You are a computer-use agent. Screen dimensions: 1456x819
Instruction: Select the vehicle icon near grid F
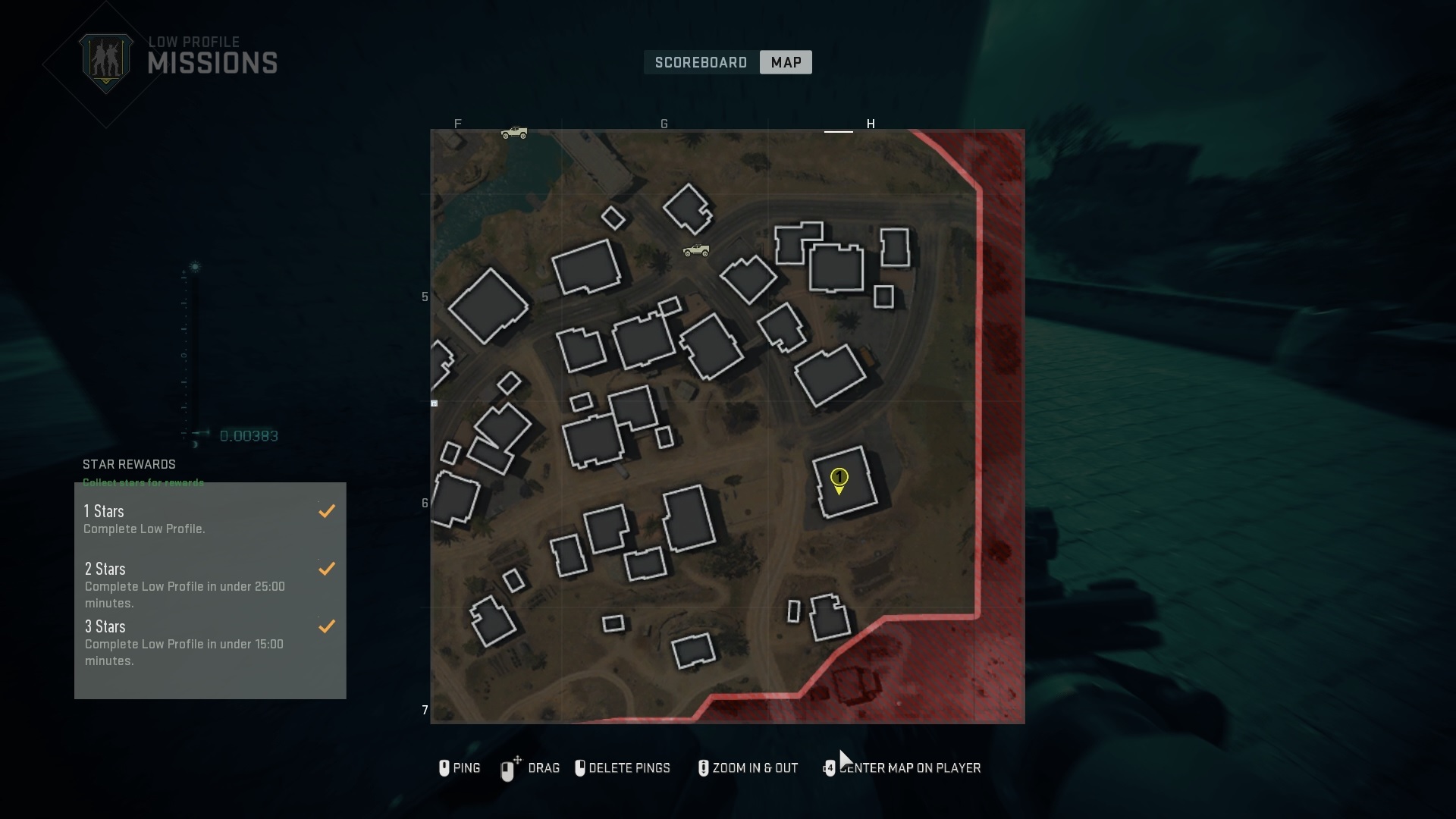click(516, 132)
